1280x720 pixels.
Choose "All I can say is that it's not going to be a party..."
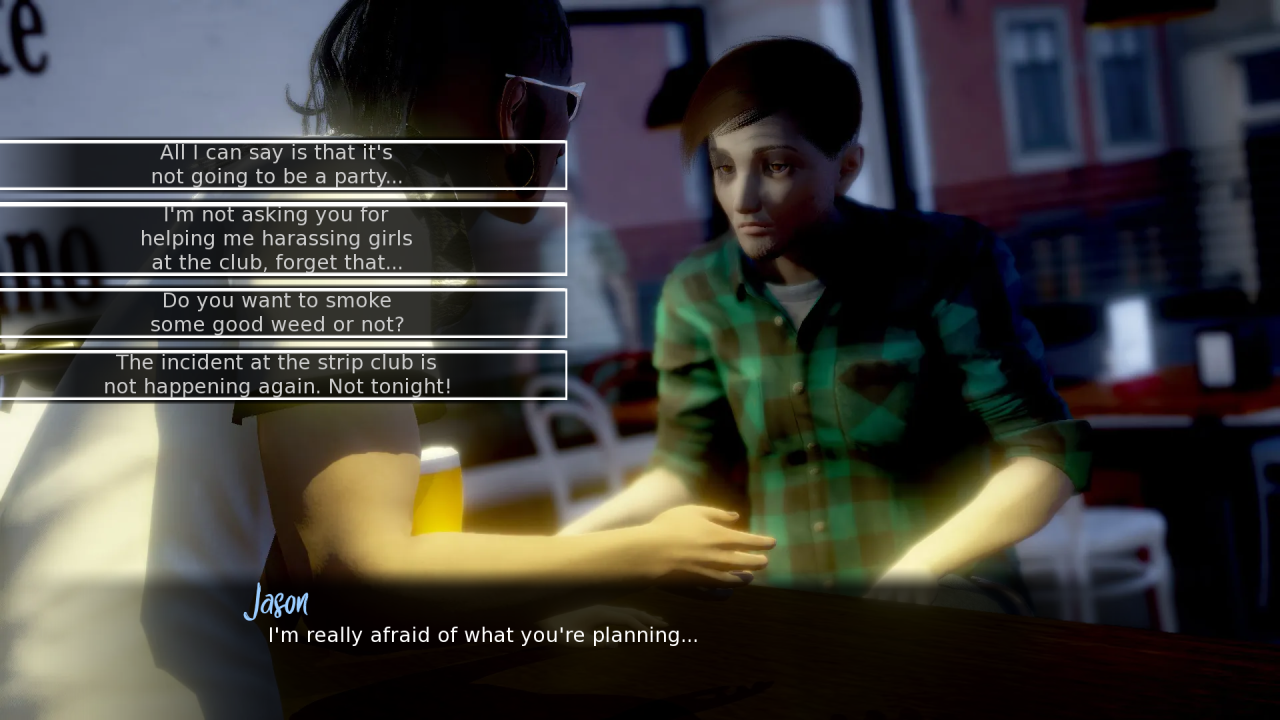277,165
